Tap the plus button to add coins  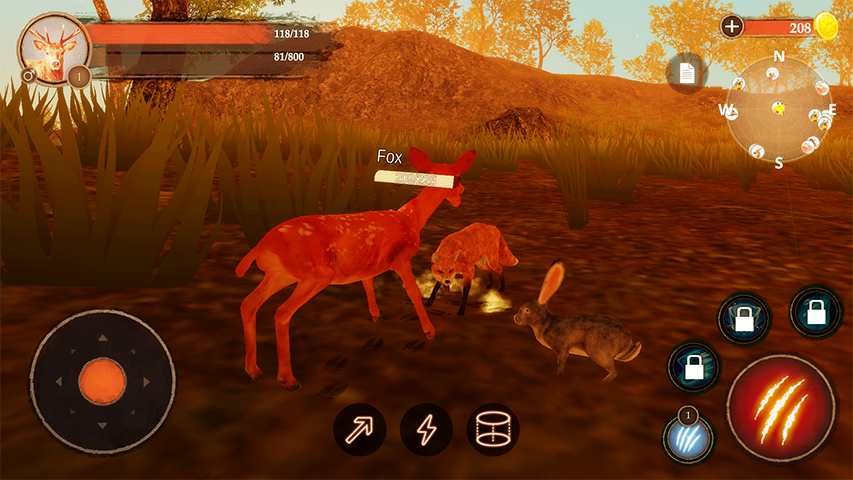(732, 27)
